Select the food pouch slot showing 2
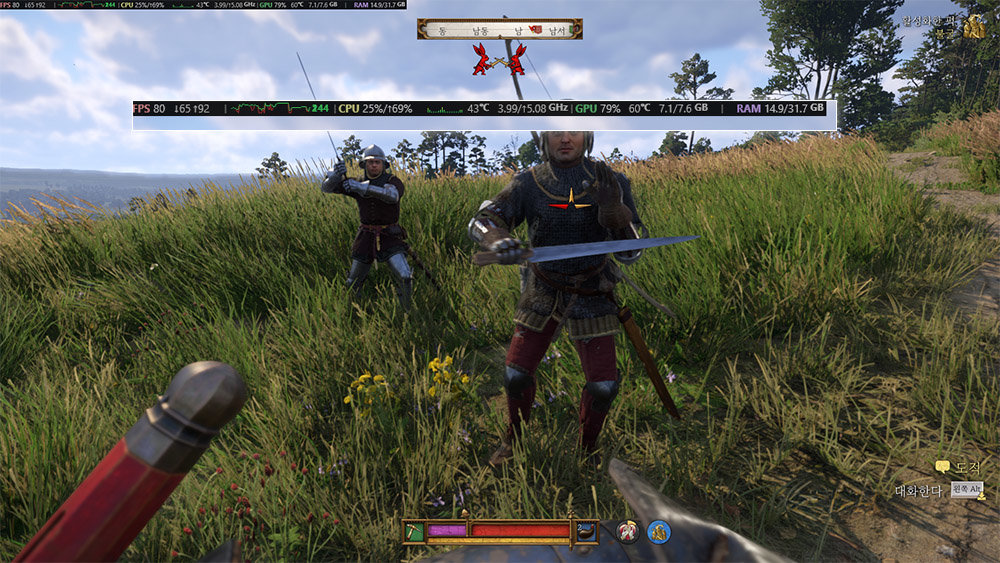1000x563 pixels. [586, 531]
